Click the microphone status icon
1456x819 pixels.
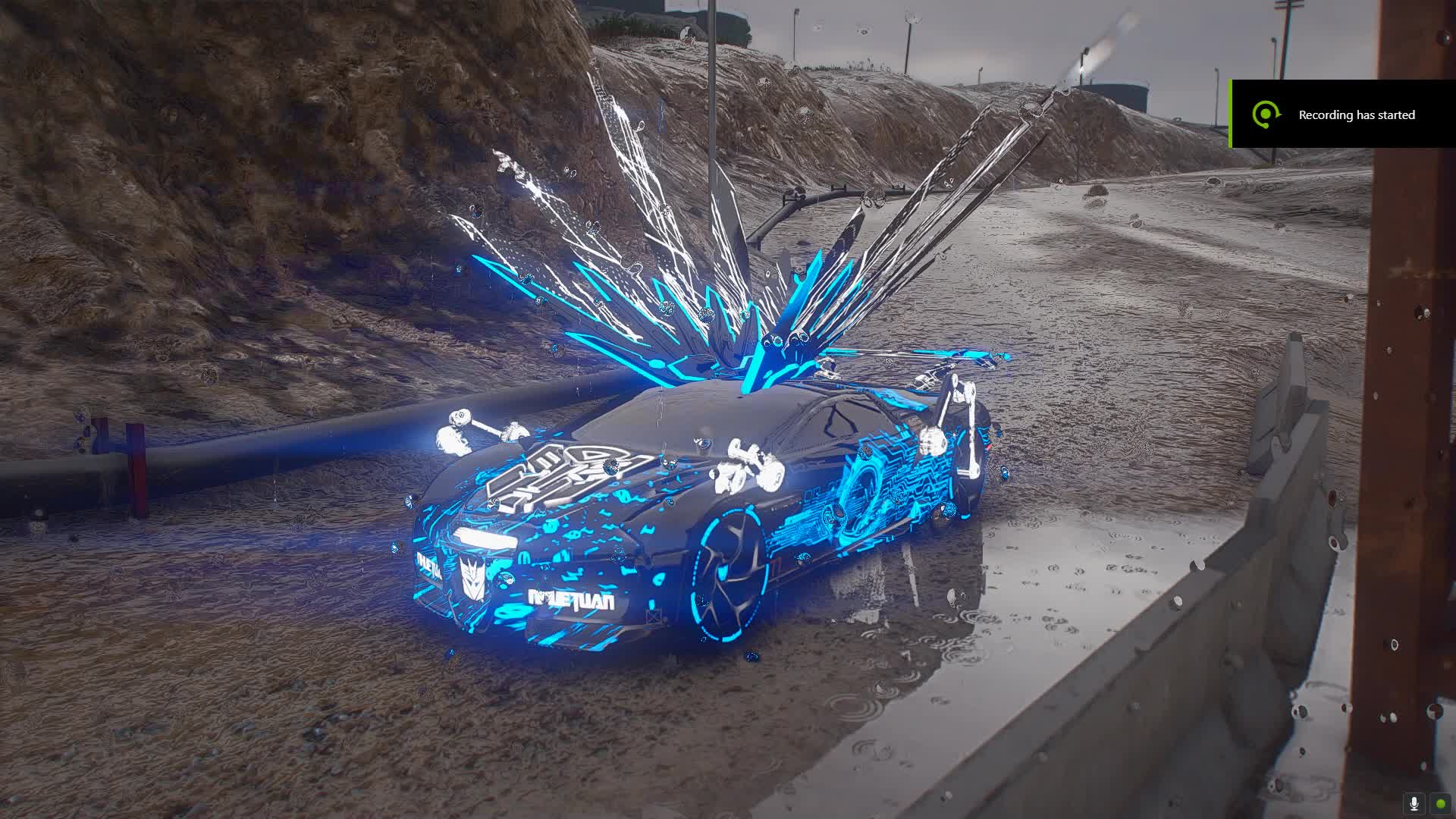(1414, 803)
